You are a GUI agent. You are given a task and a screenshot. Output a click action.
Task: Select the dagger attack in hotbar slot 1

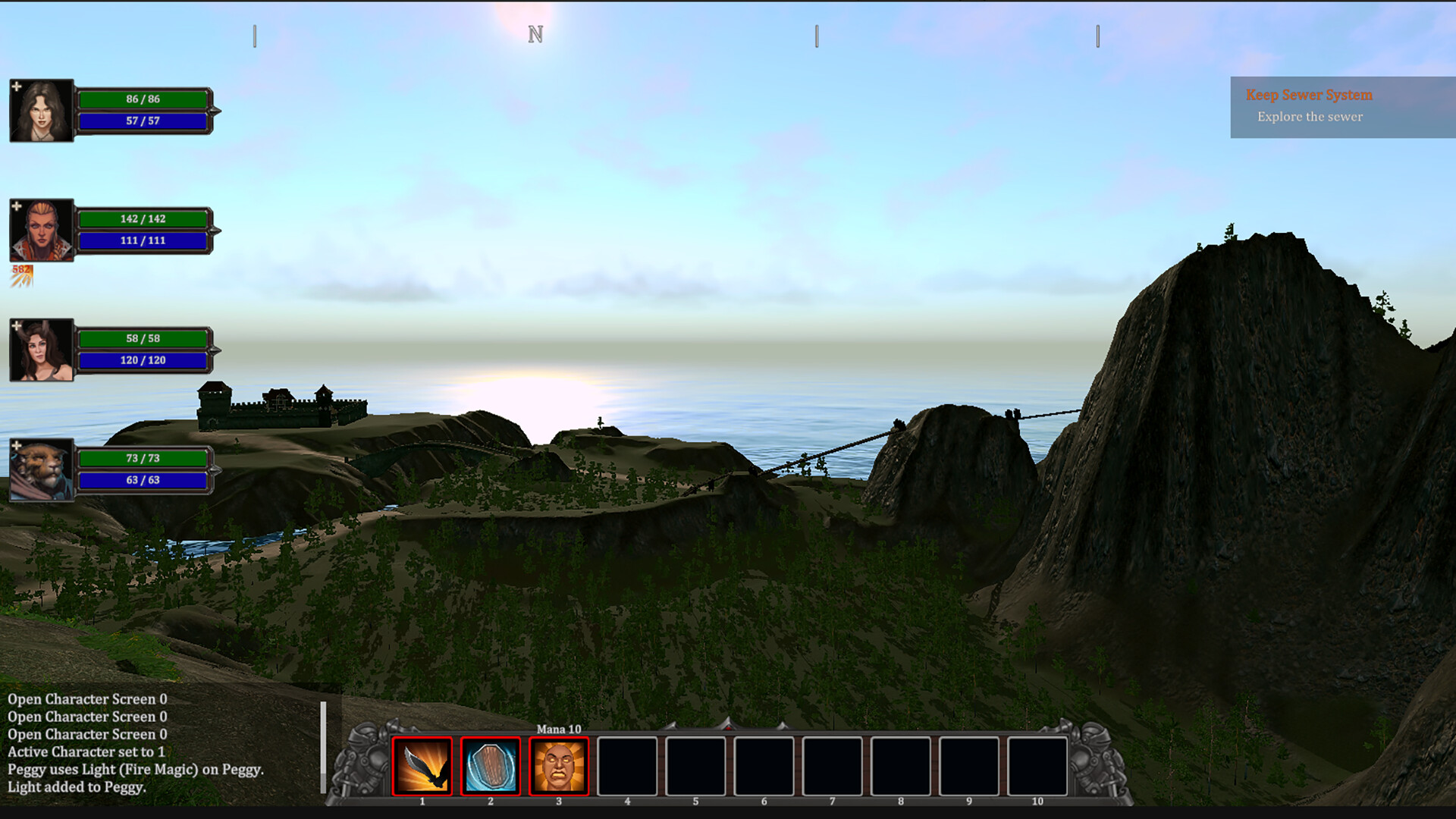pyautogui.click(x=422, y=766)
